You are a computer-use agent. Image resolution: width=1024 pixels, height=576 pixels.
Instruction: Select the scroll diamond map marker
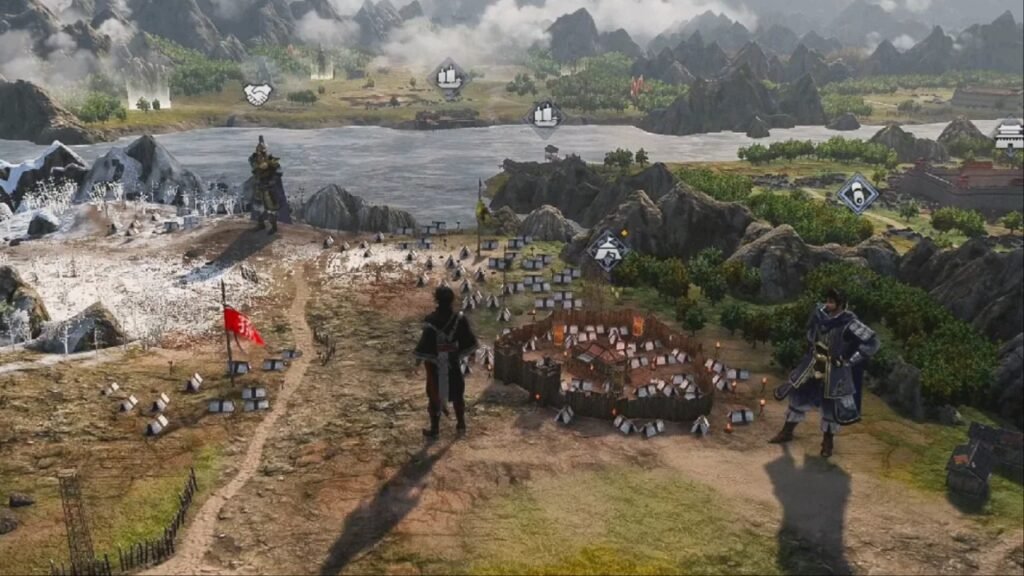[857, 193]
